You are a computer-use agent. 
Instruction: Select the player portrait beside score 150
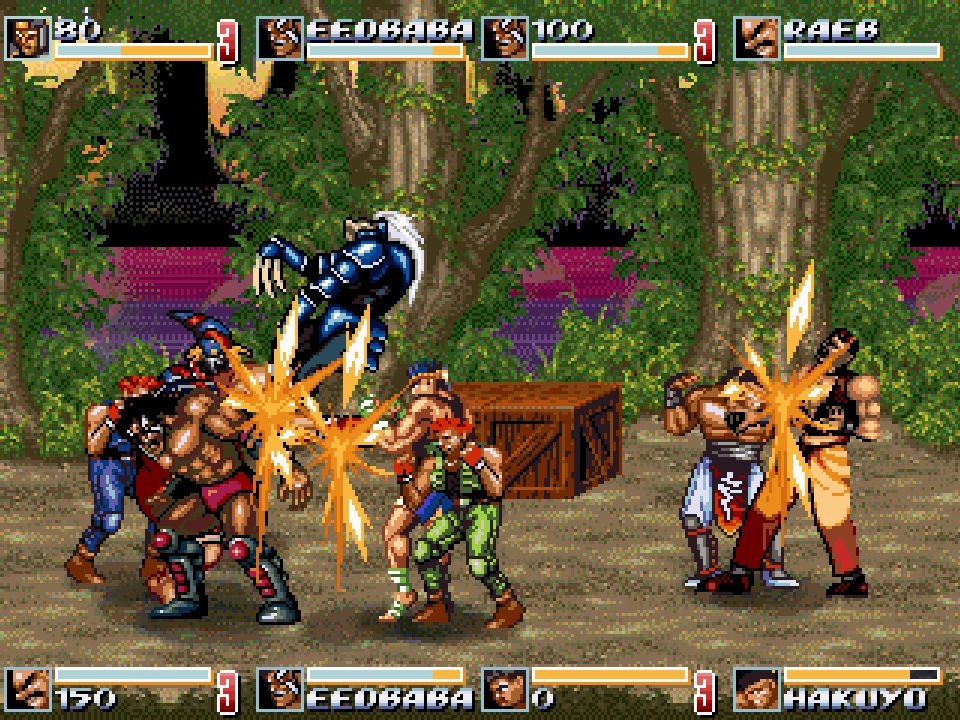[x=26, y=689]
